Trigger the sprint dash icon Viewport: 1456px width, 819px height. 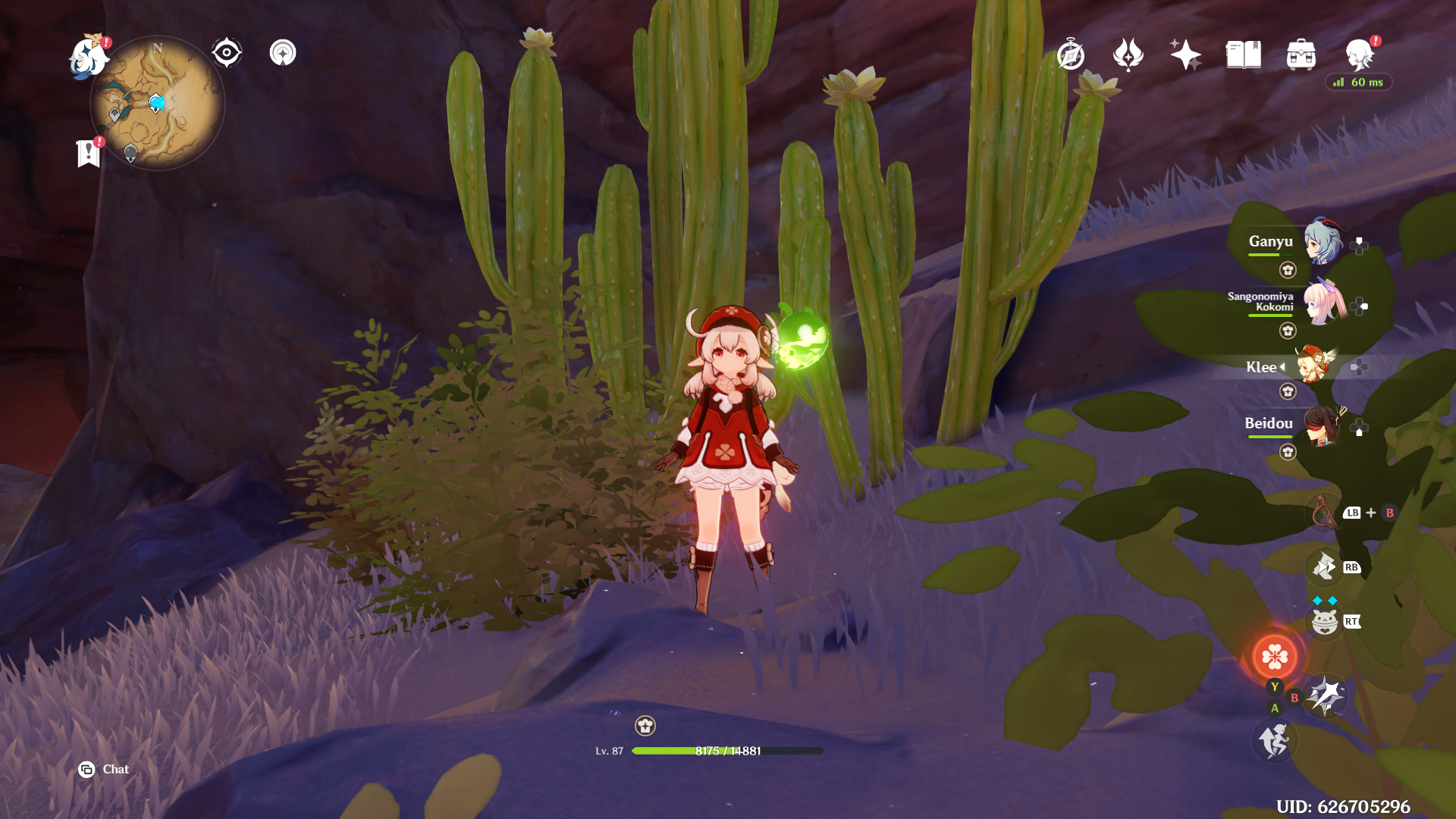click(1274, 740)
